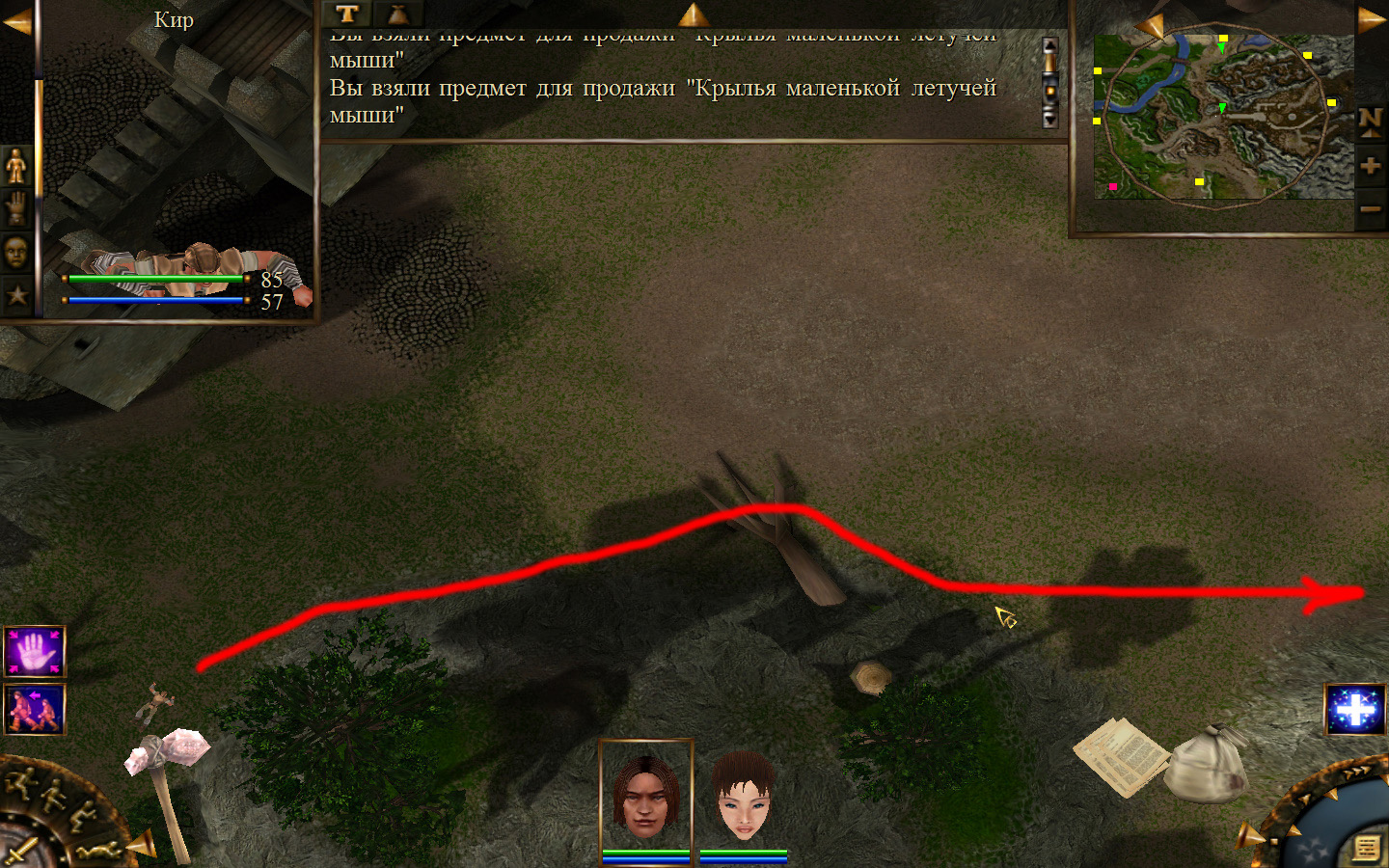Viewport: 1389px width, 868px height.
Task: Open the journal notes icon
Action: click(x=1366, y=848)
